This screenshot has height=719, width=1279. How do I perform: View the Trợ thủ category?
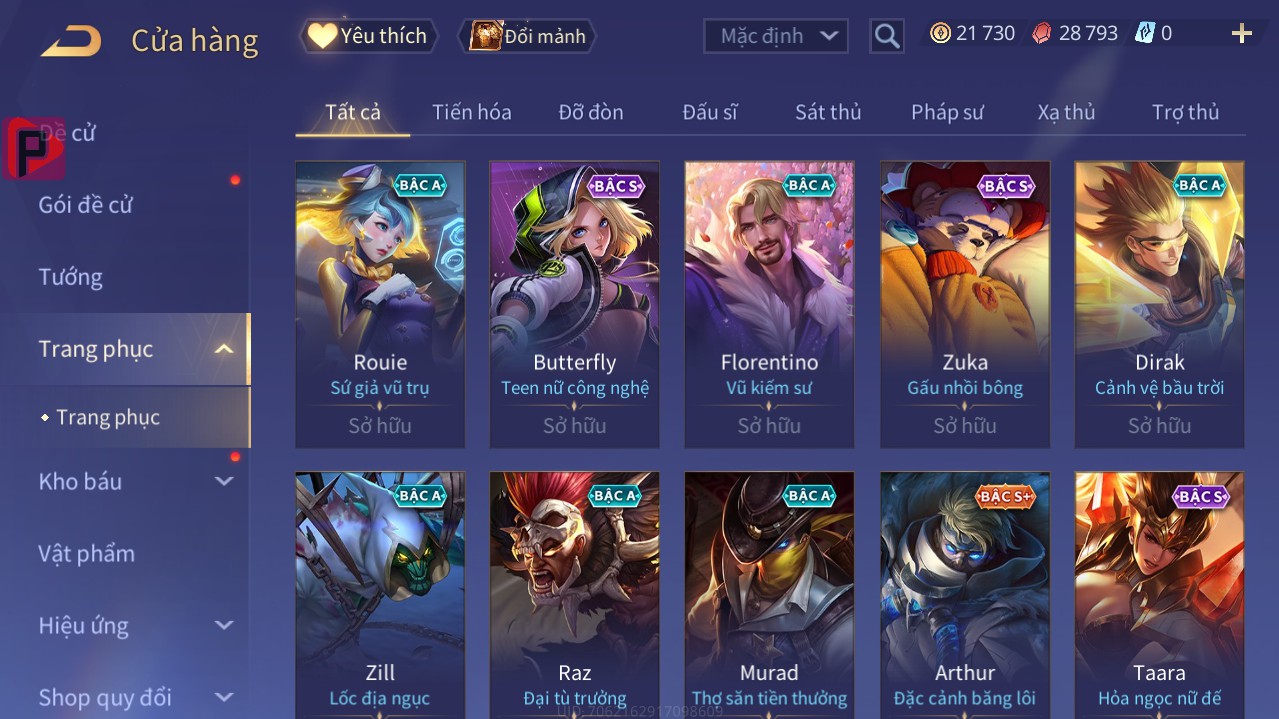pos(1185,112)
